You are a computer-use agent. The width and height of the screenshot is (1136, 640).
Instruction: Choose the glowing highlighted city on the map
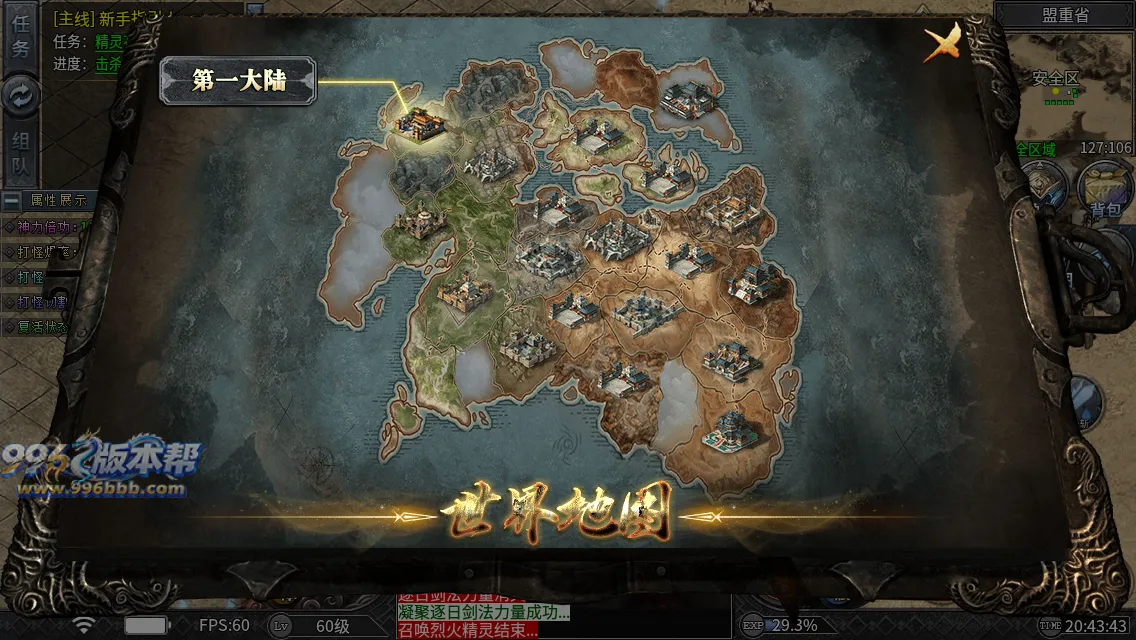pyautogui.click(x=418, y=123)
